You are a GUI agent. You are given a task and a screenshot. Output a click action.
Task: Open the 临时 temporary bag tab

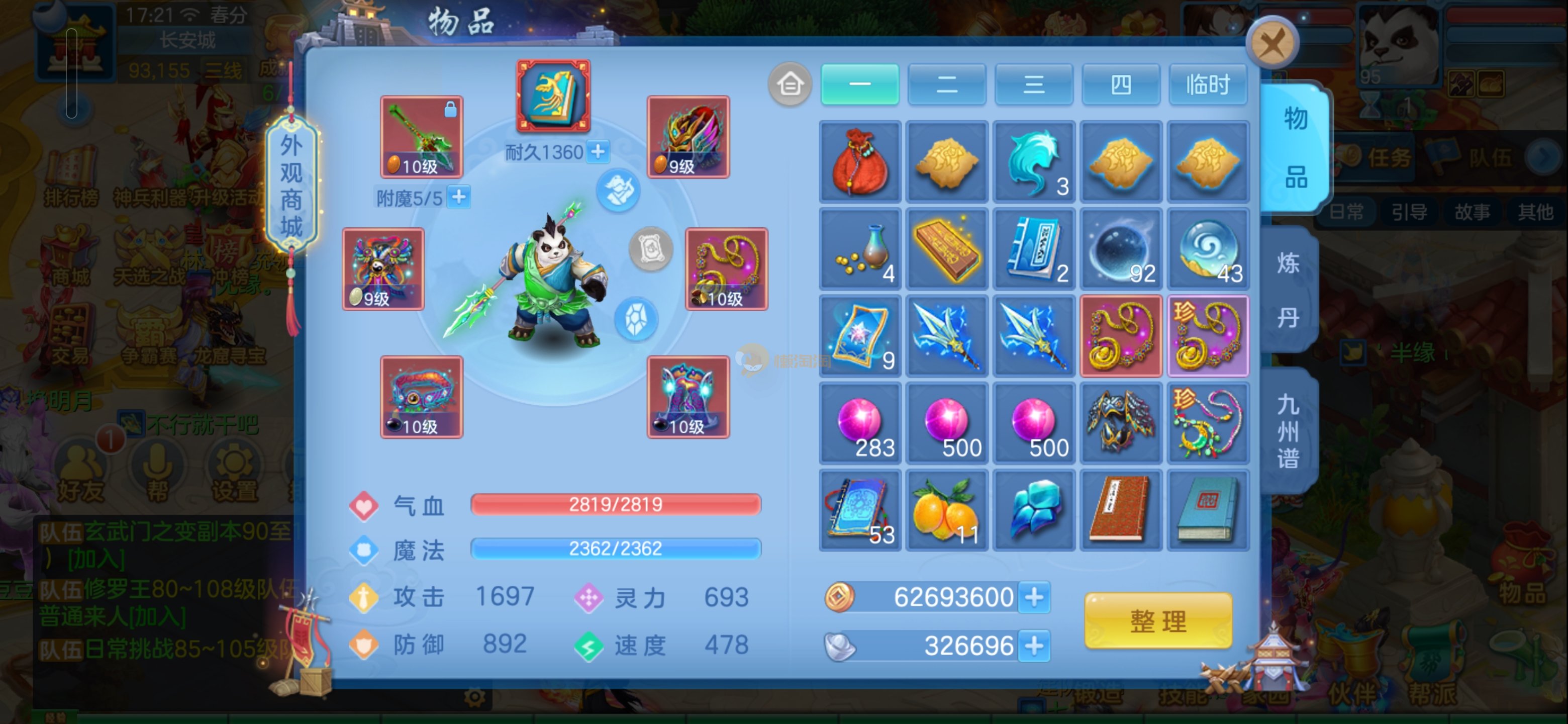click(x=1208, y=84)
